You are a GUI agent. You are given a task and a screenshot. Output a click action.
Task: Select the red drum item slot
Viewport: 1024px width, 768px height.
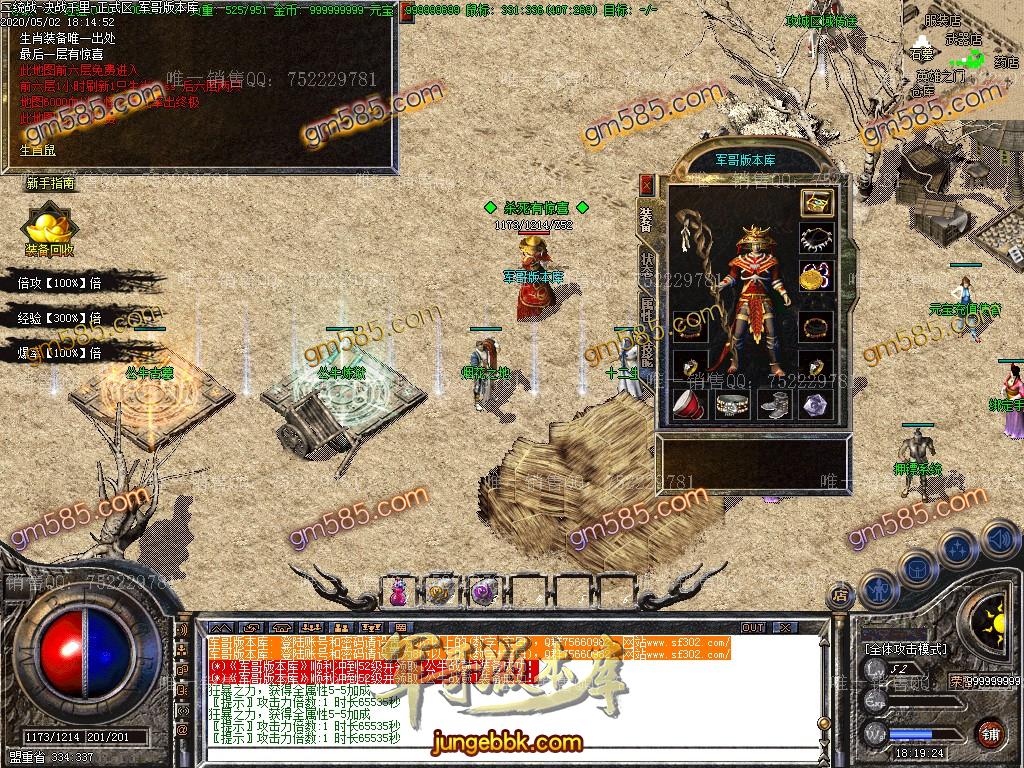[687, 404]
